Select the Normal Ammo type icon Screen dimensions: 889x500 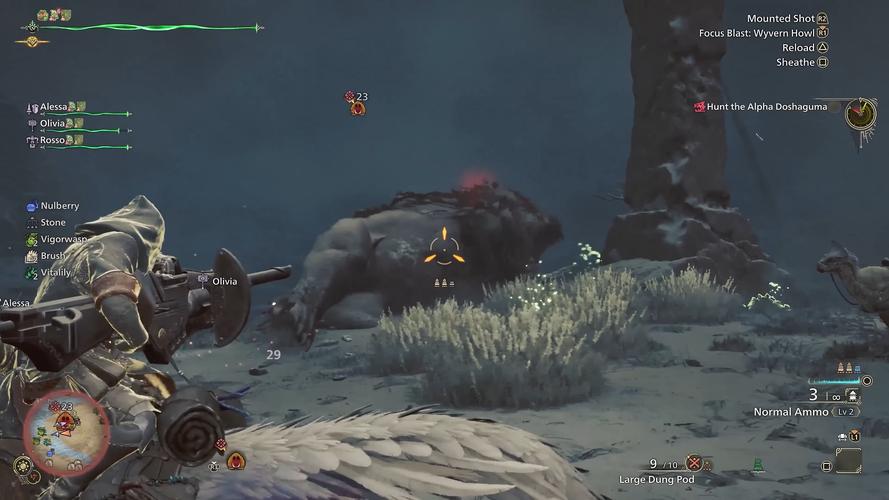click(851, 395)
